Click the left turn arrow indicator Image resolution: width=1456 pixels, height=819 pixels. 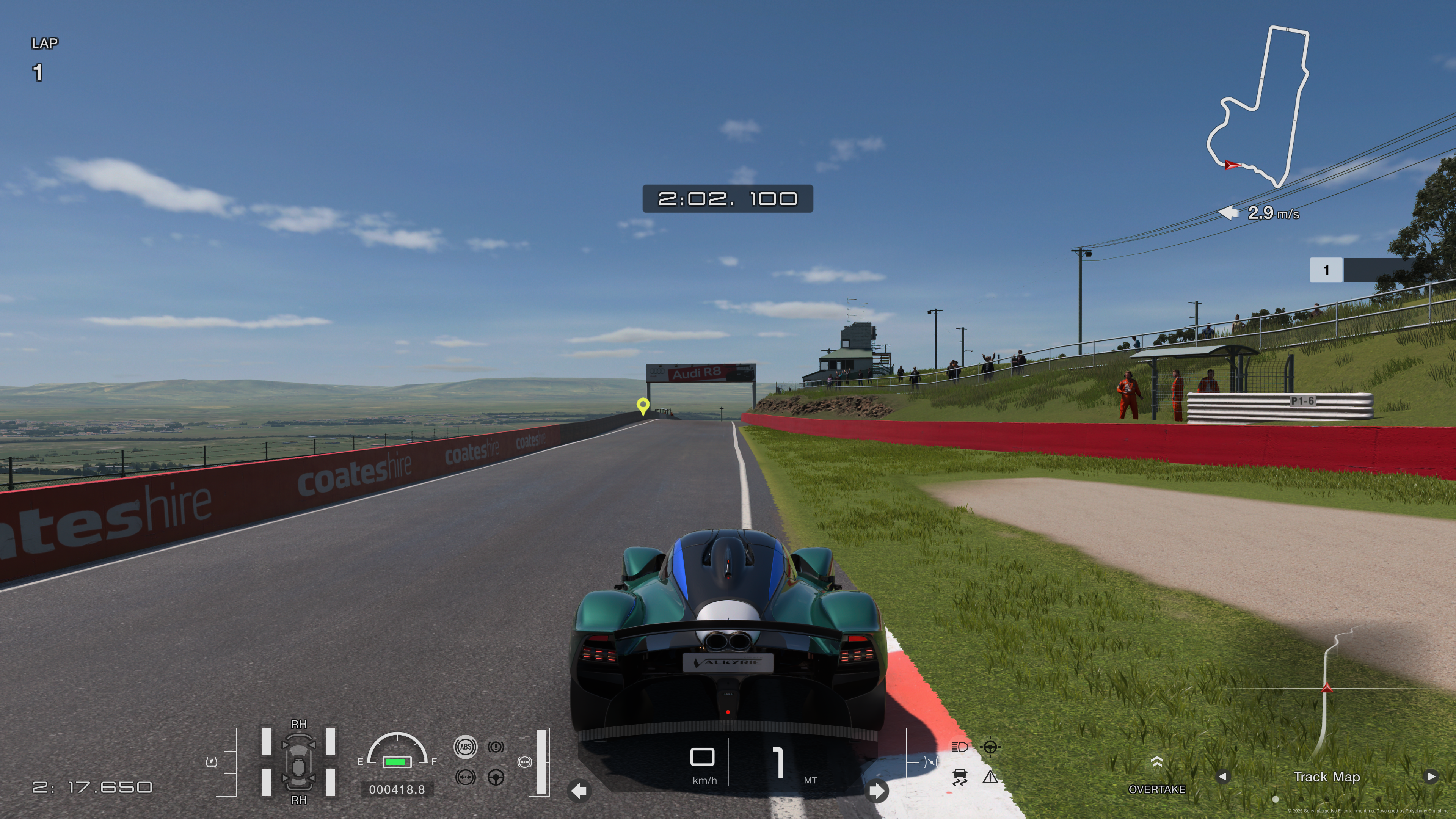tap(579, 791)
